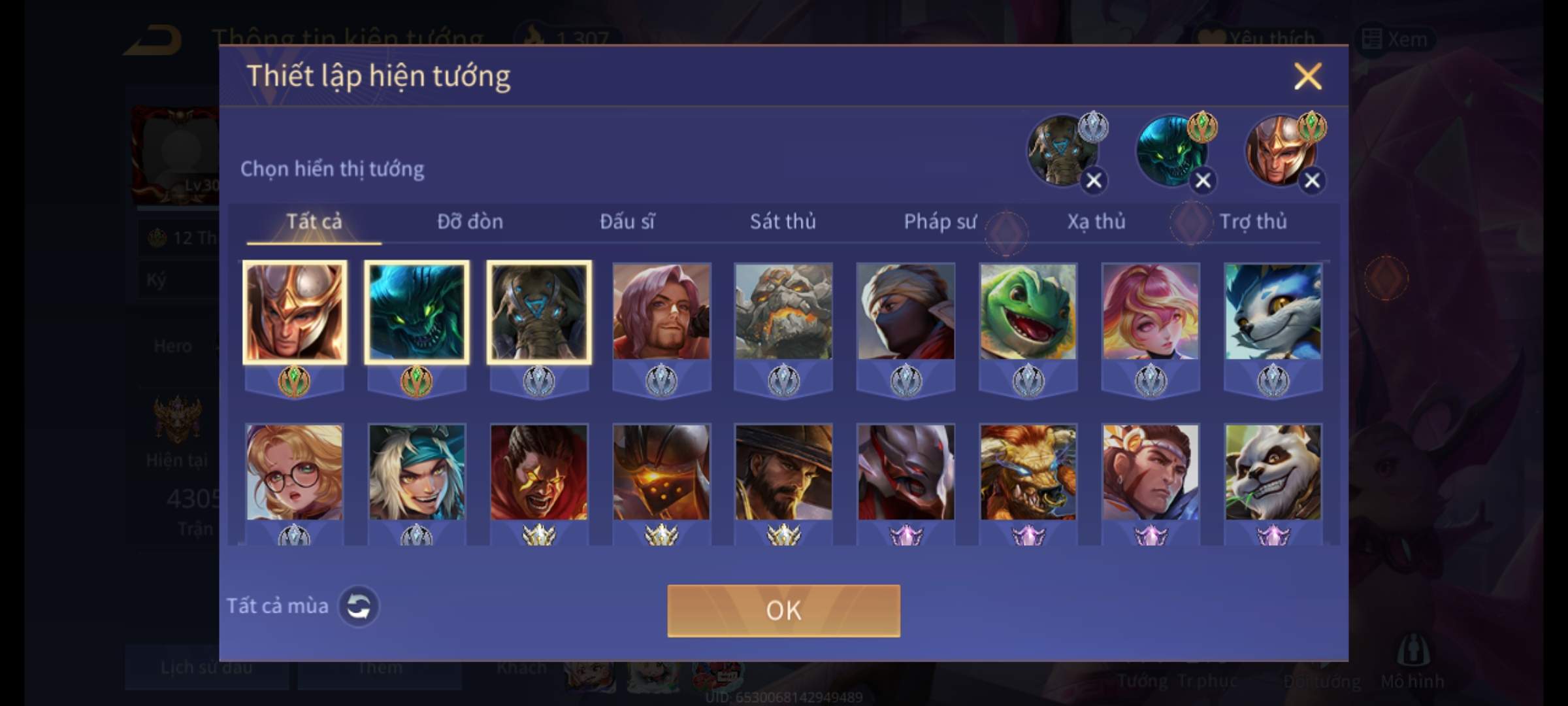Choose the pink-haired girl hero portrait
1568x706 pixels.
tap(1151, 312)
